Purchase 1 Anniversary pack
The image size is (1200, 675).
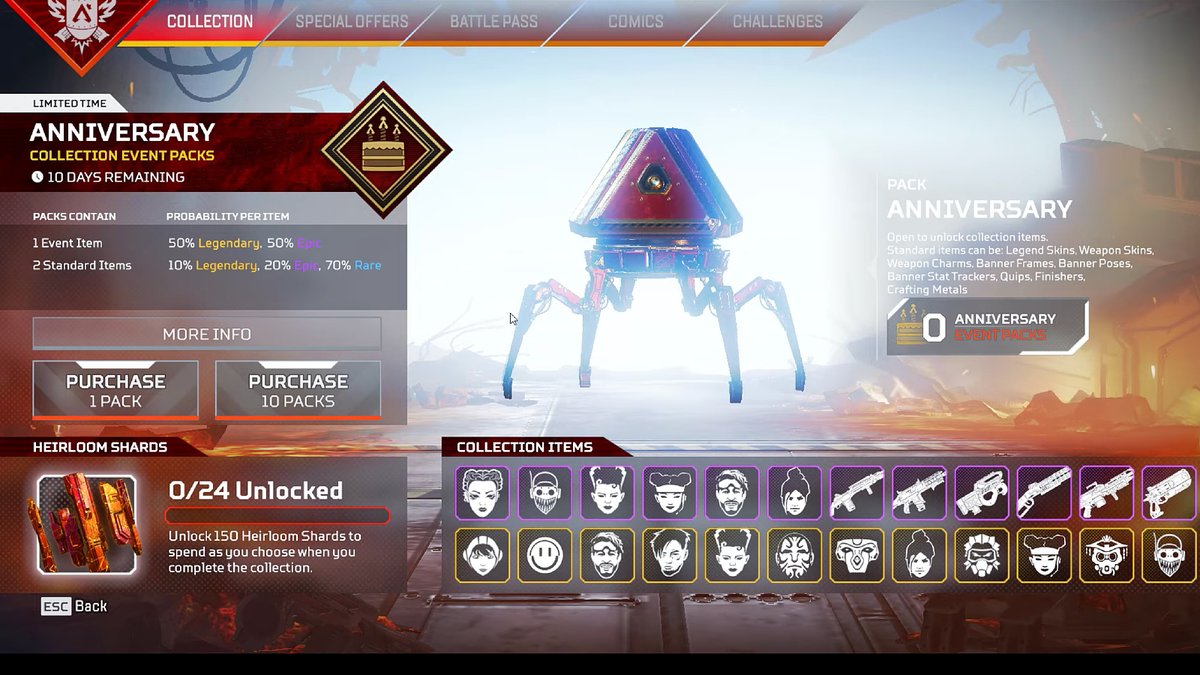coord(116,390)
